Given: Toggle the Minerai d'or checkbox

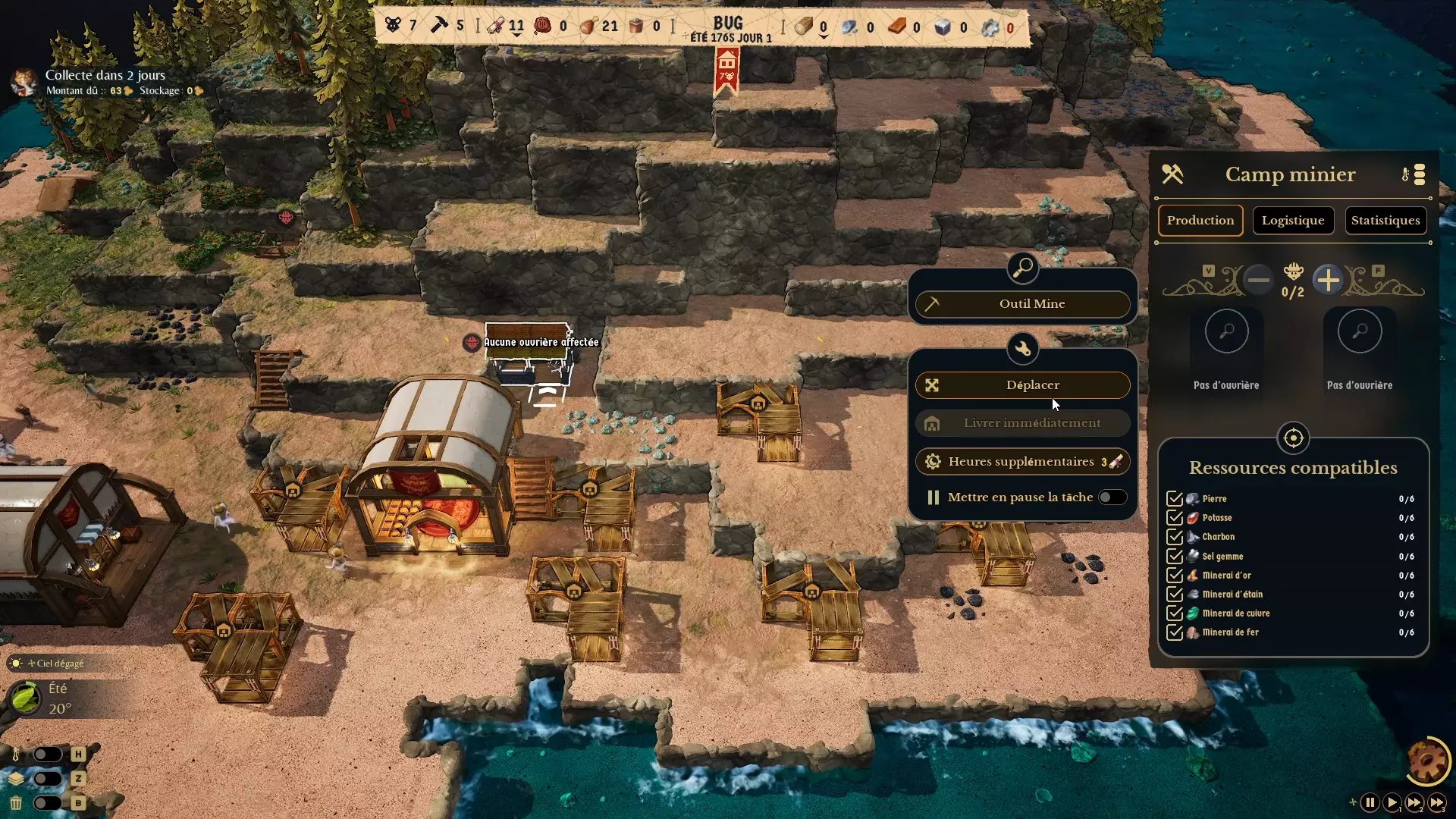Looking at the screenshot, I should coord(1175,576).
